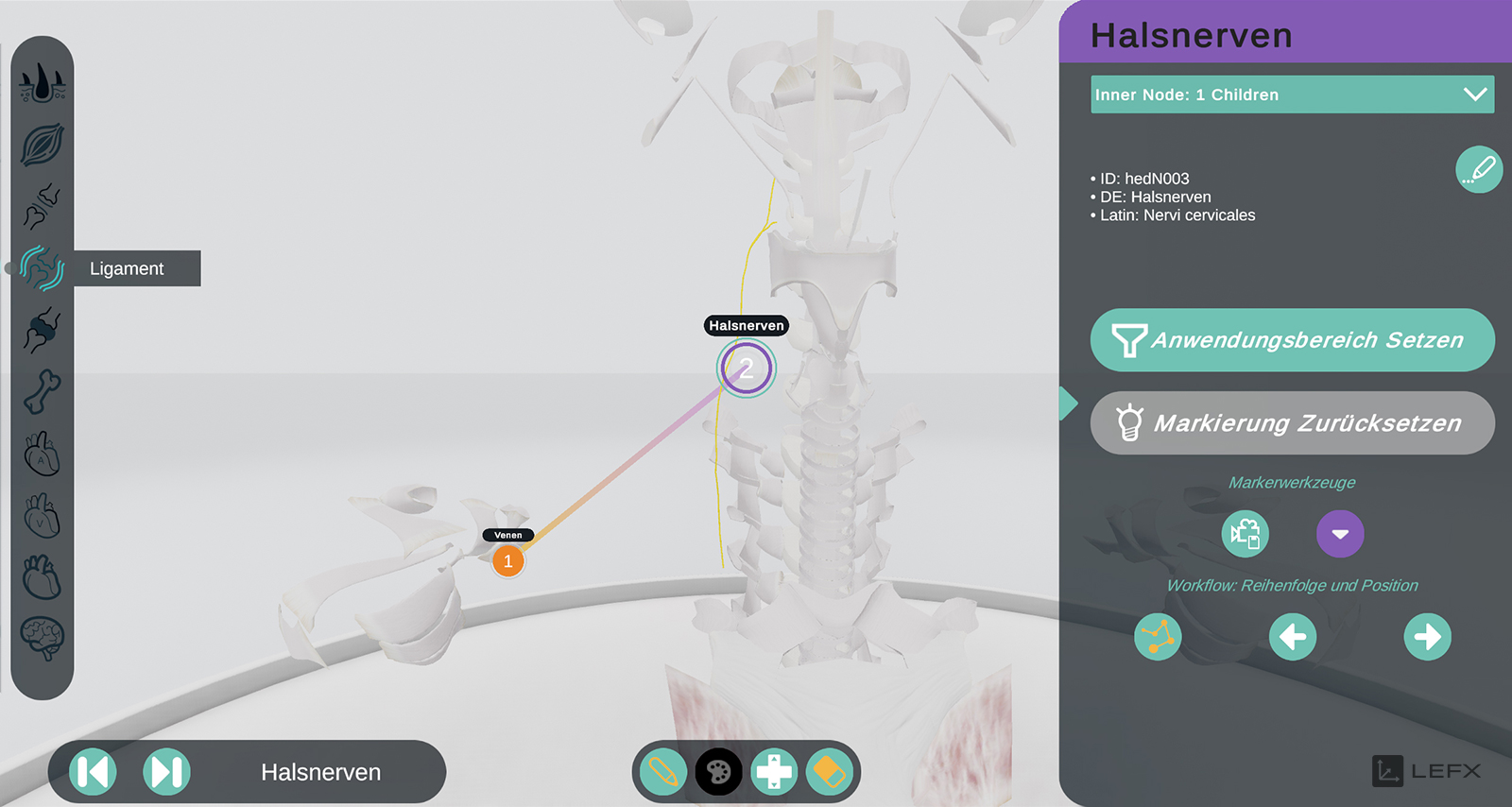Save camera view with the camera icon

(1245, 534)
